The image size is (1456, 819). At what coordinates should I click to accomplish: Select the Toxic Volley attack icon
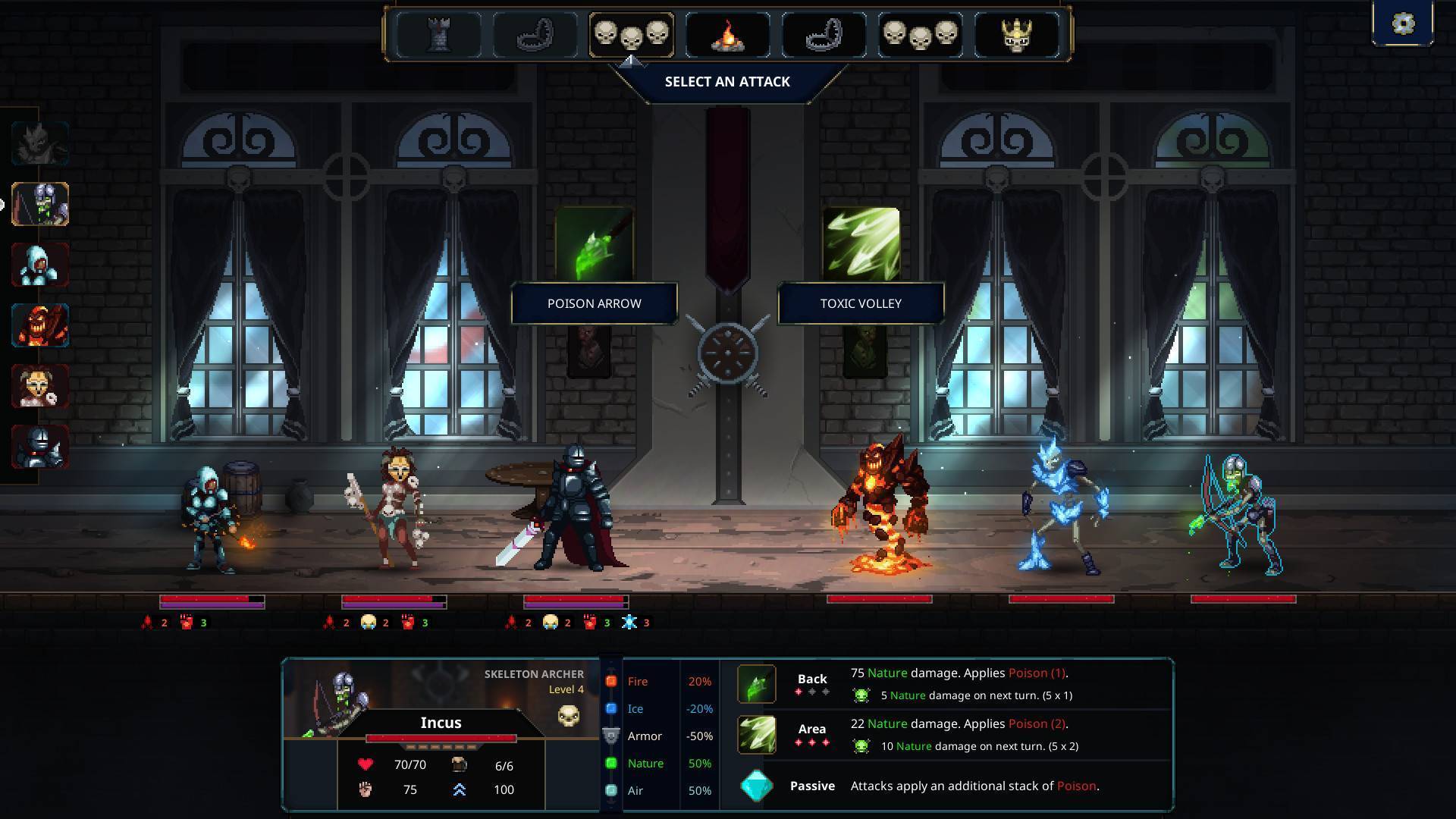click(x=860, y=243)
